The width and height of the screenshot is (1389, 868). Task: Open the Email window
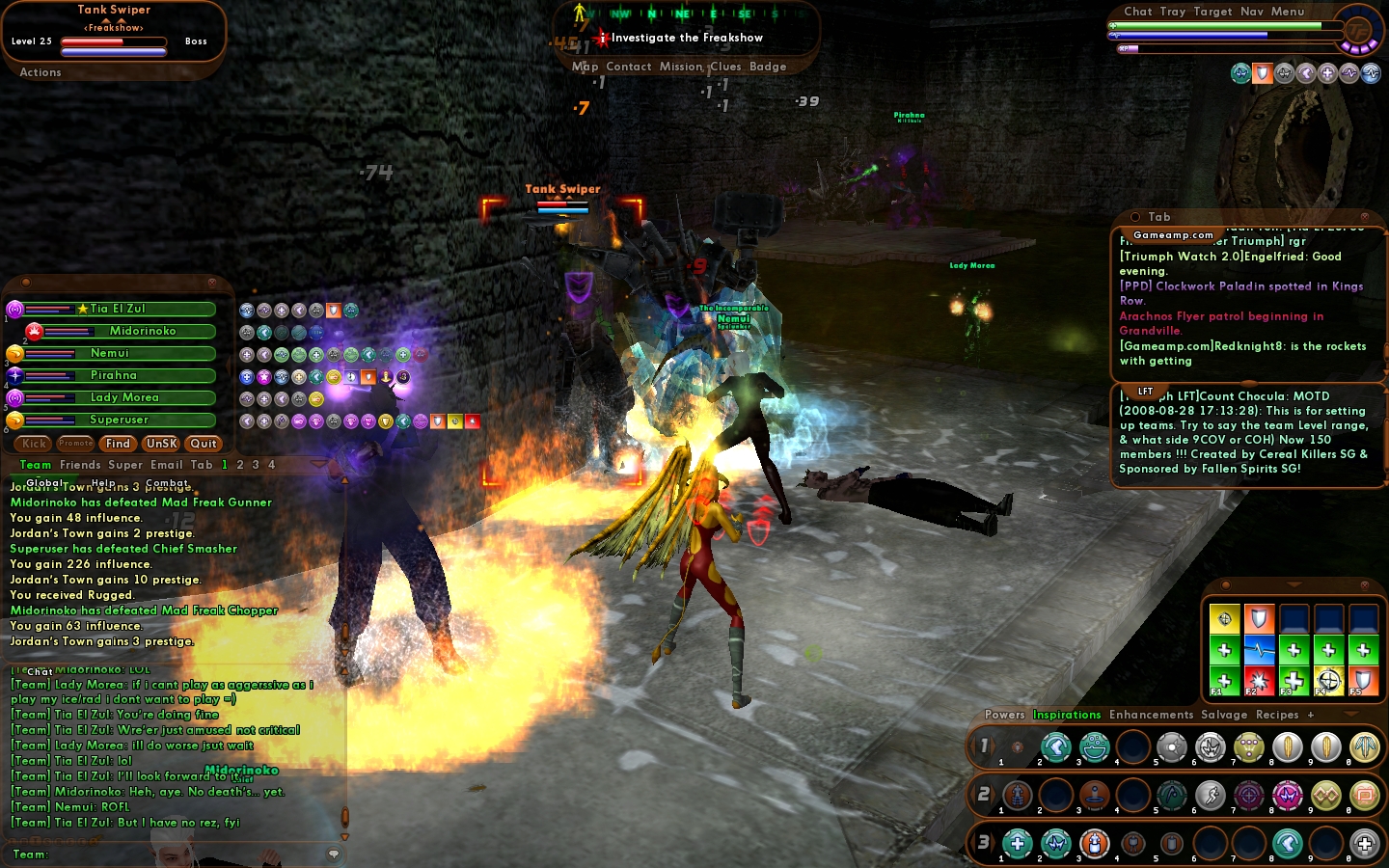click(166, 465)
